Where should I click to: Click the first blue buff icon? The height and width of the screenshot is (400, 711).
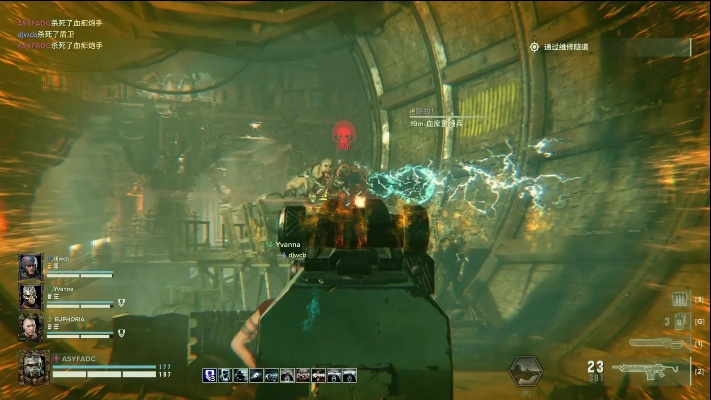[x=210, y=375]
